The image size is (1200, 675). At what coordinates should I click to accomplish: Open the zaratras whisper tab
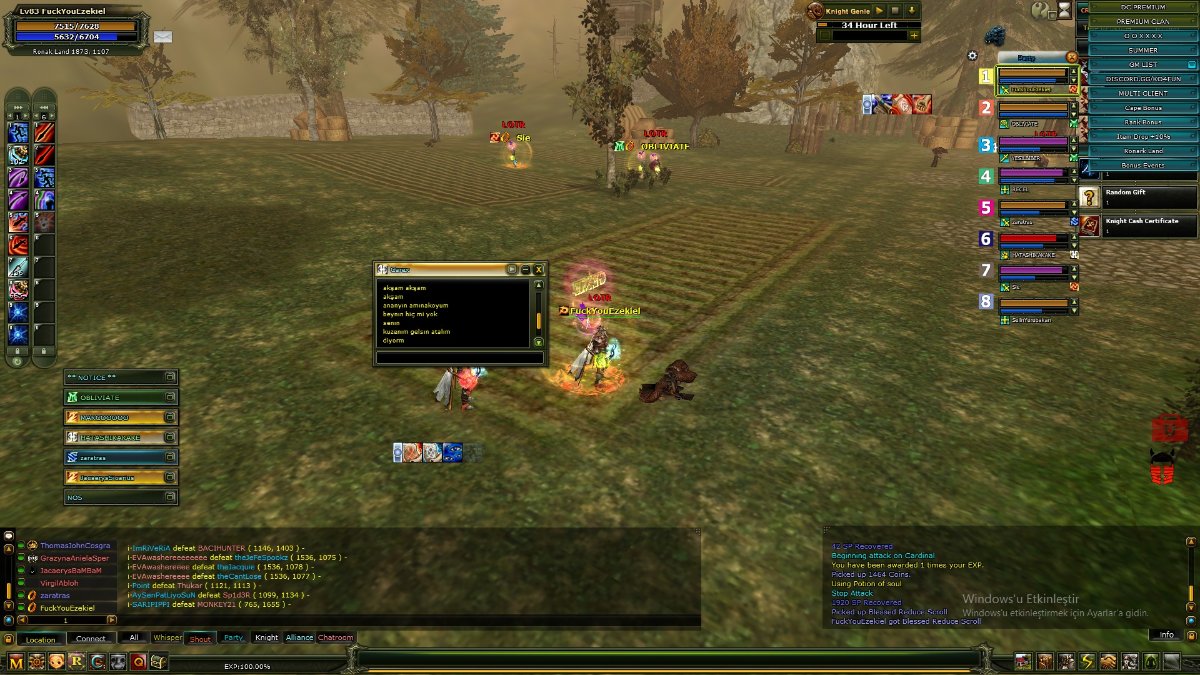113,457
